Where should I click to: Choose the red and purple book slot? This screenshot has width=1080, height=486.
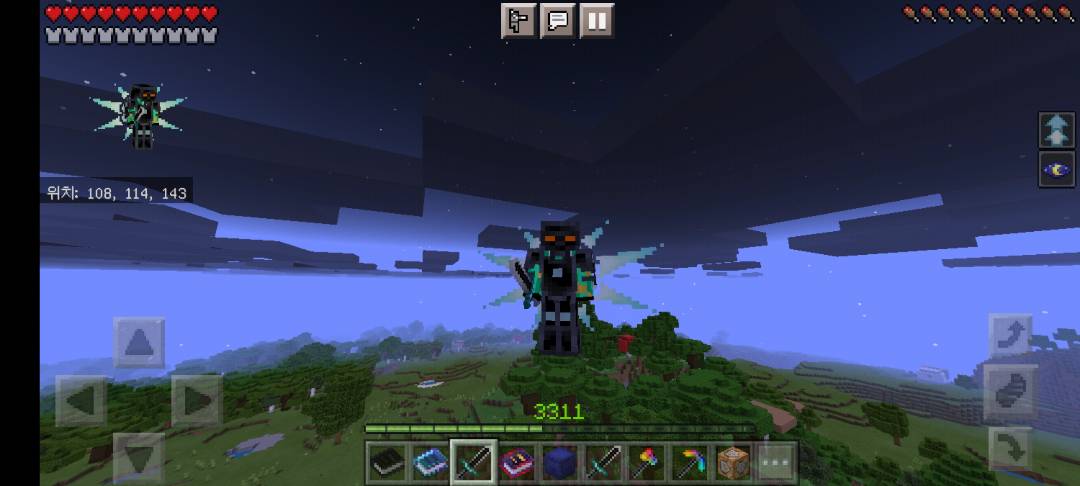(517, 463)
